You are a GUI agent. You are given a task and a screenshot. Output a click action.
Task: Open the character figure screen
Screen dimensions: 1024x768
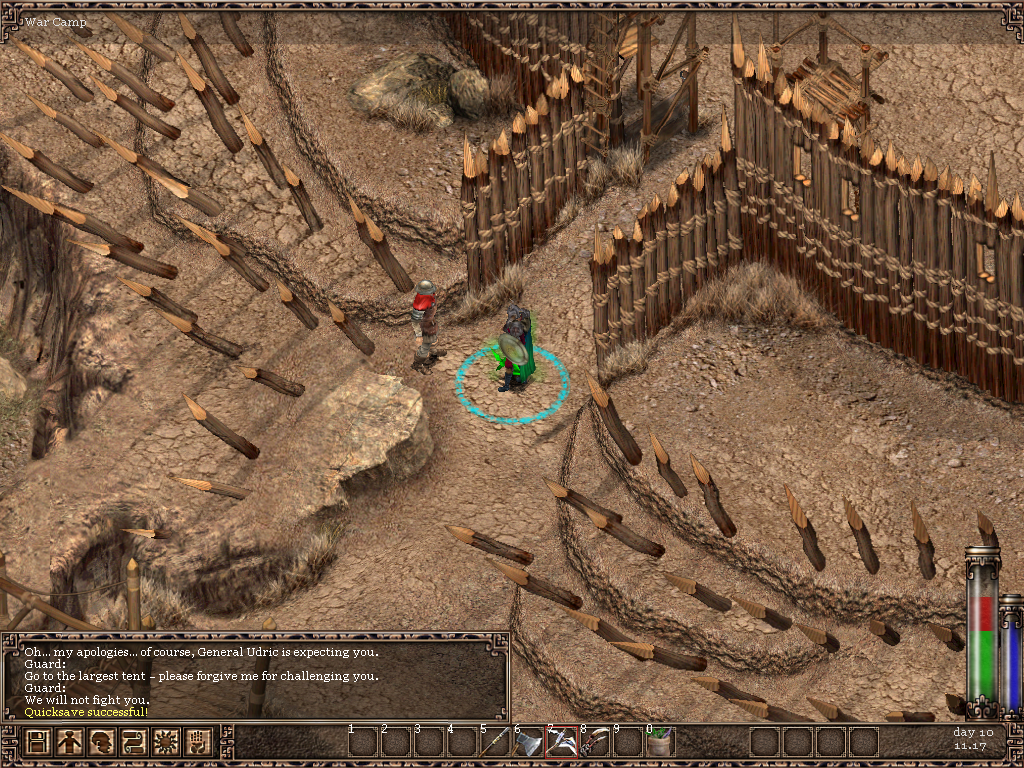[x=69, y=742]
